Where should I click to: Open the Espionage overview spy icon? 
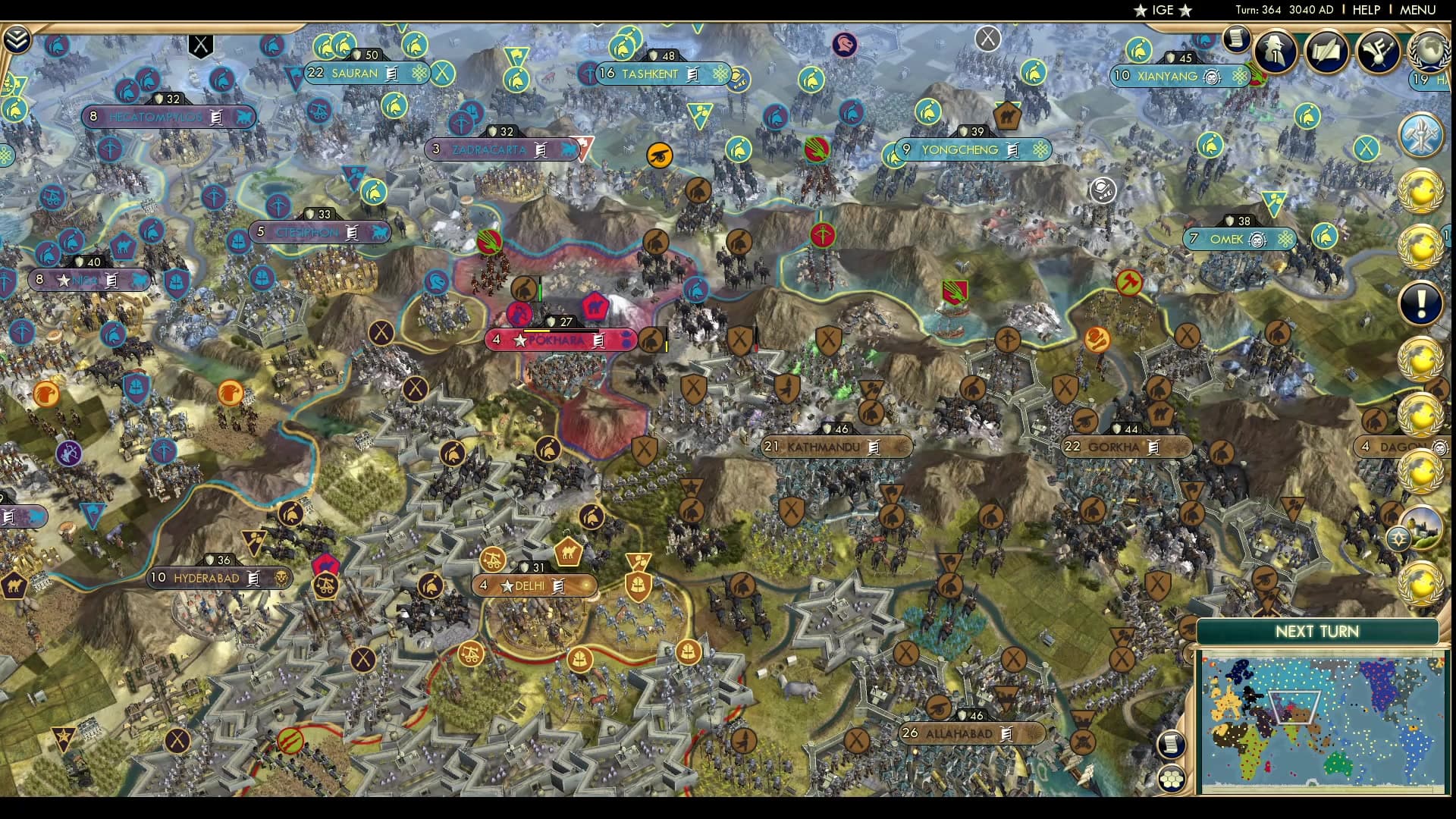[x=1276, y=52]
